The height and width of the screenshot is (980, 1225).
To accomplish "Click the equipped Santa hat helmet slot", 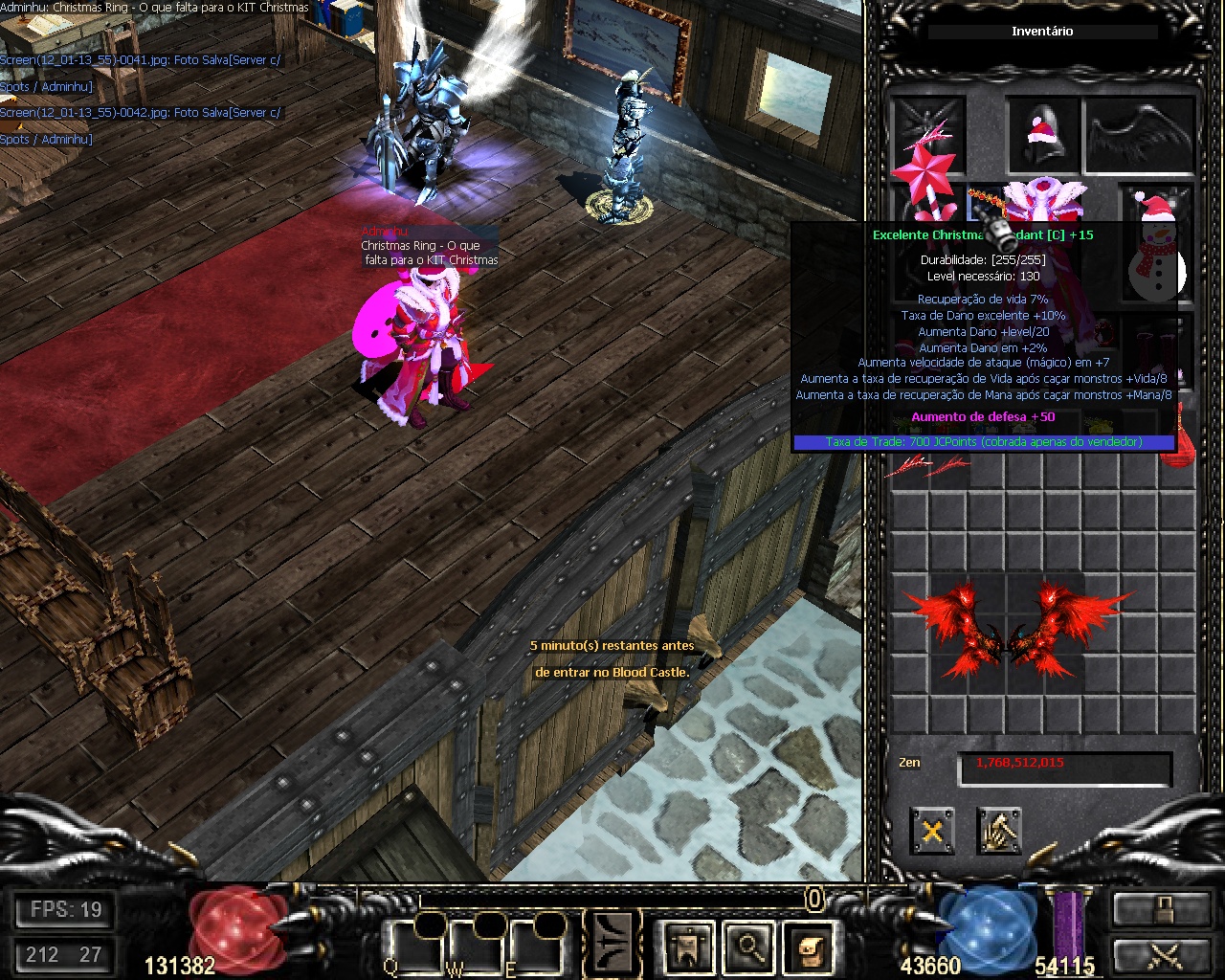I will 1041,135.
